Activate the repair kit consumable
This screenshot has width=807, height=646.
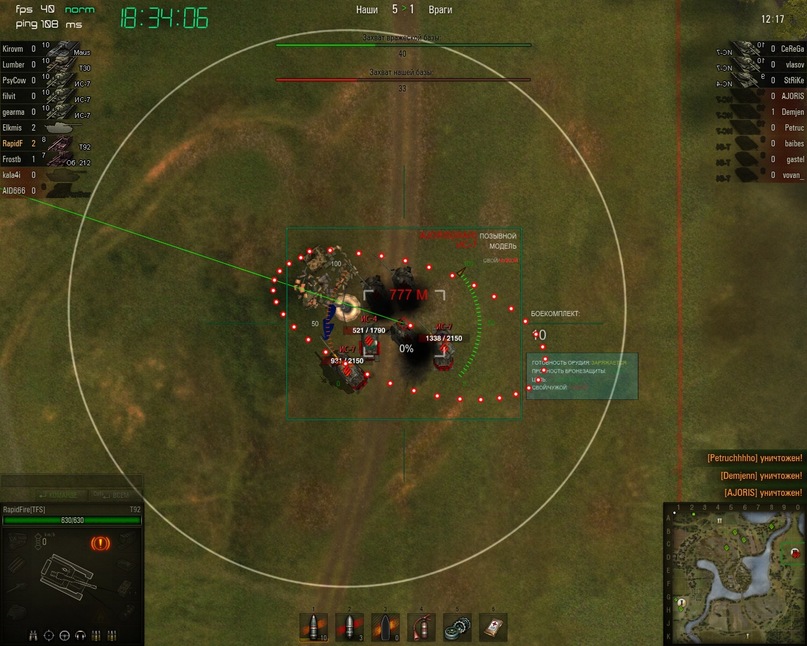click(457, 627)
